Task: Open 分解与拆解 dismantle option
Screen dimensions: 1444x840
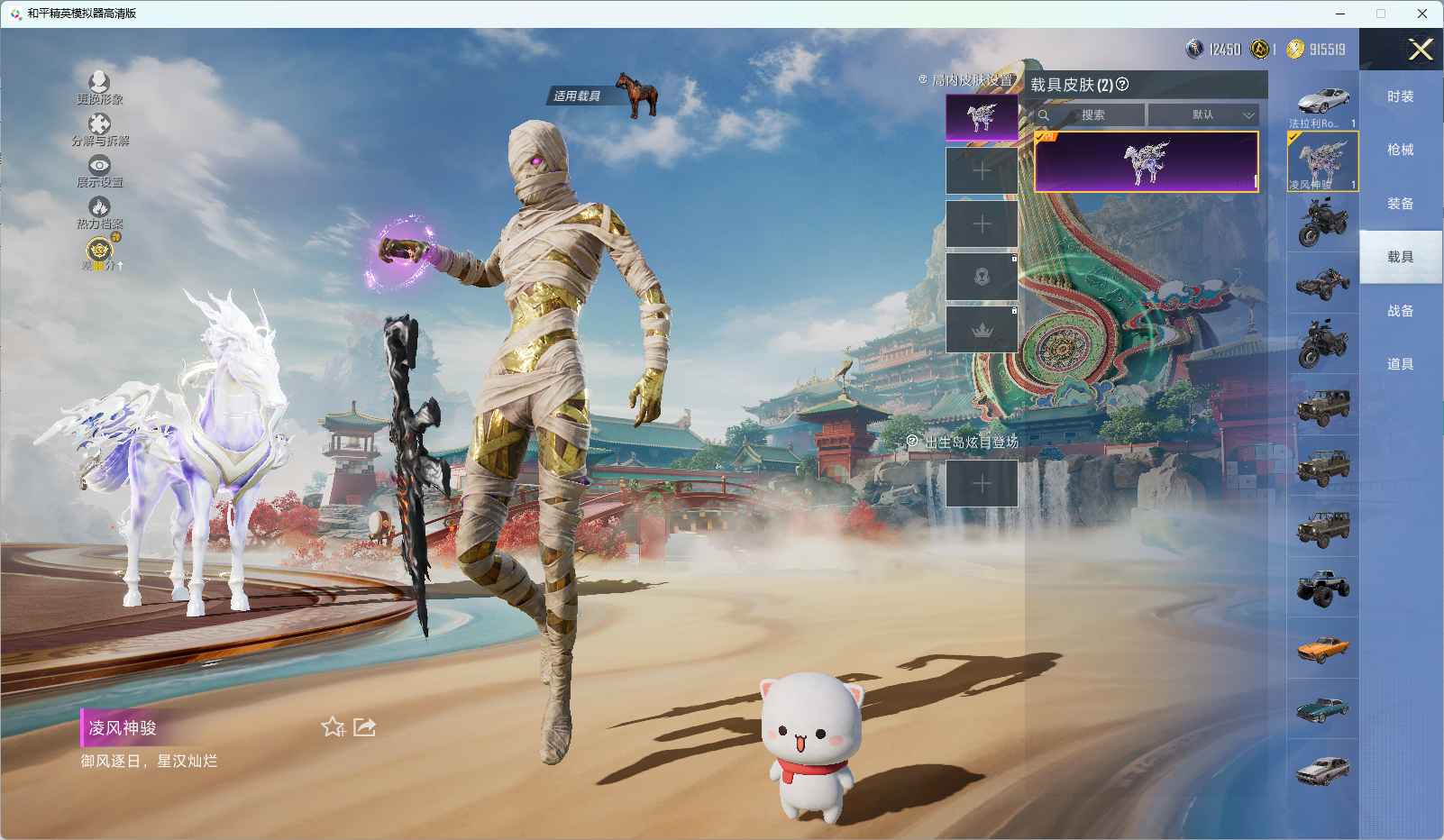Action: click(99, 129)
